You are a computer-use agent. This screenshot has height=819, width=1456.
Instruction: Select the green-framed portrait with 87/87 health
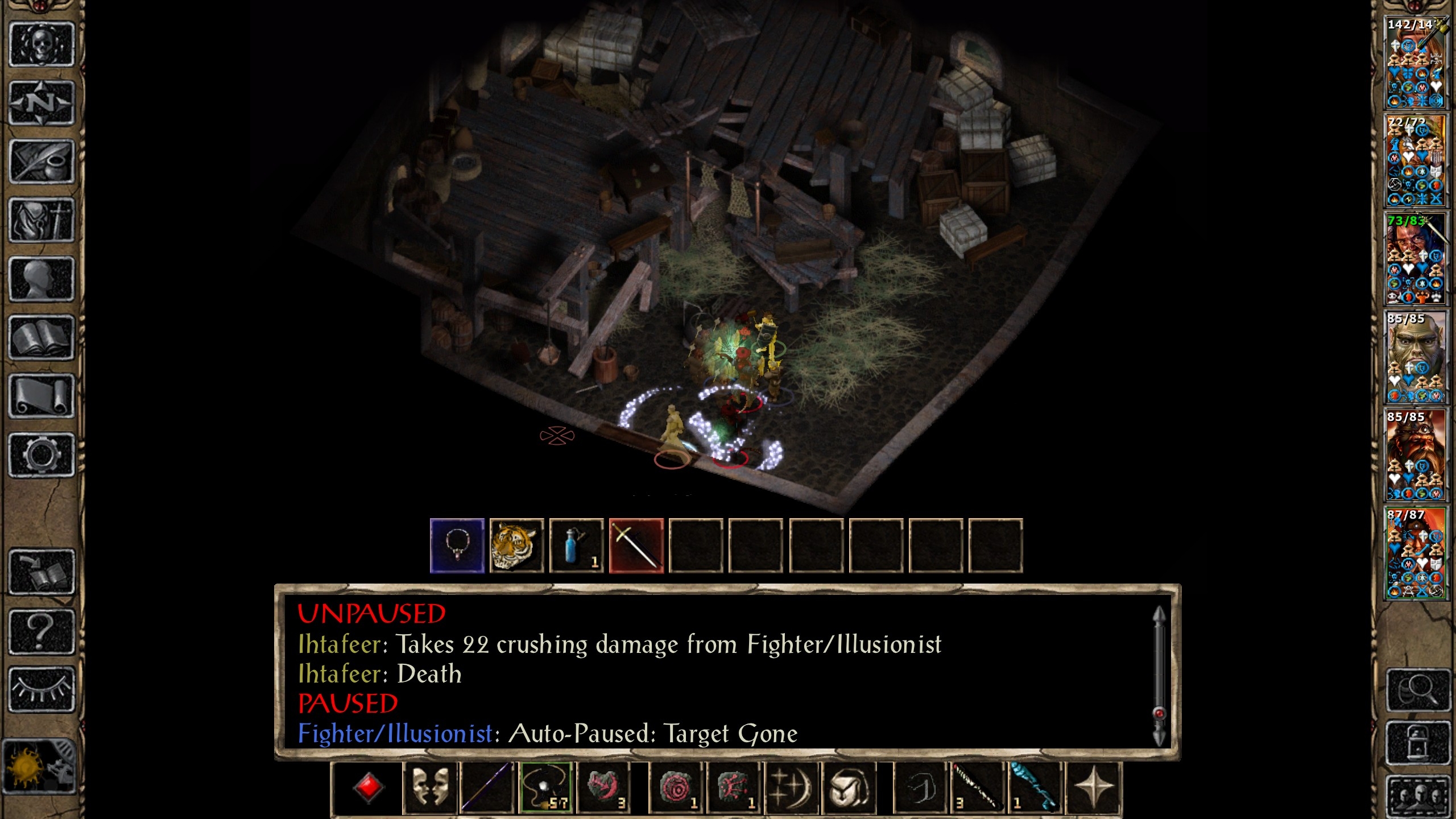tap(1415, 553)
